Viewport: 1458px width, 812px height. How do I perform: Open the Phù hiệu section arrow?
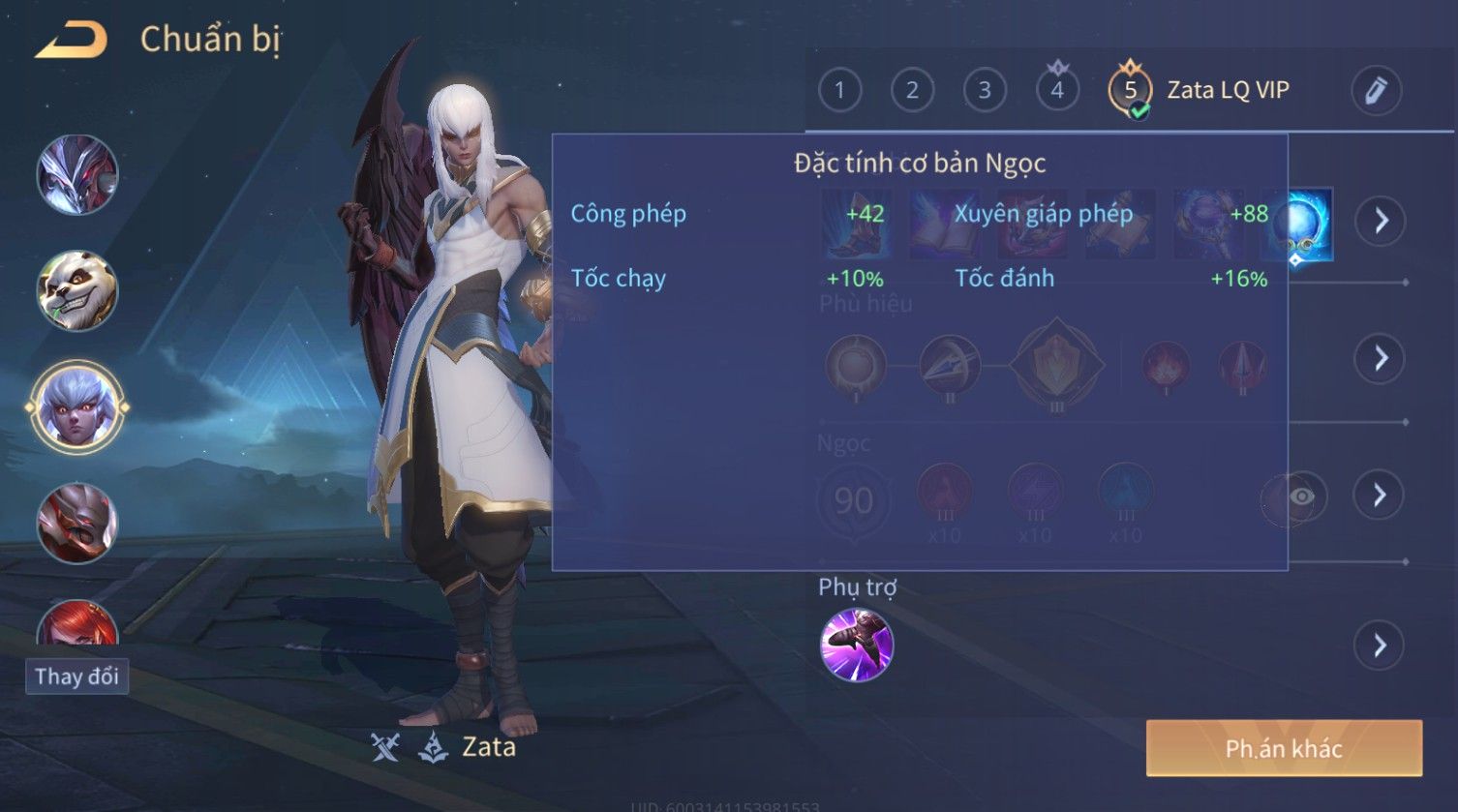[1381, 359]
